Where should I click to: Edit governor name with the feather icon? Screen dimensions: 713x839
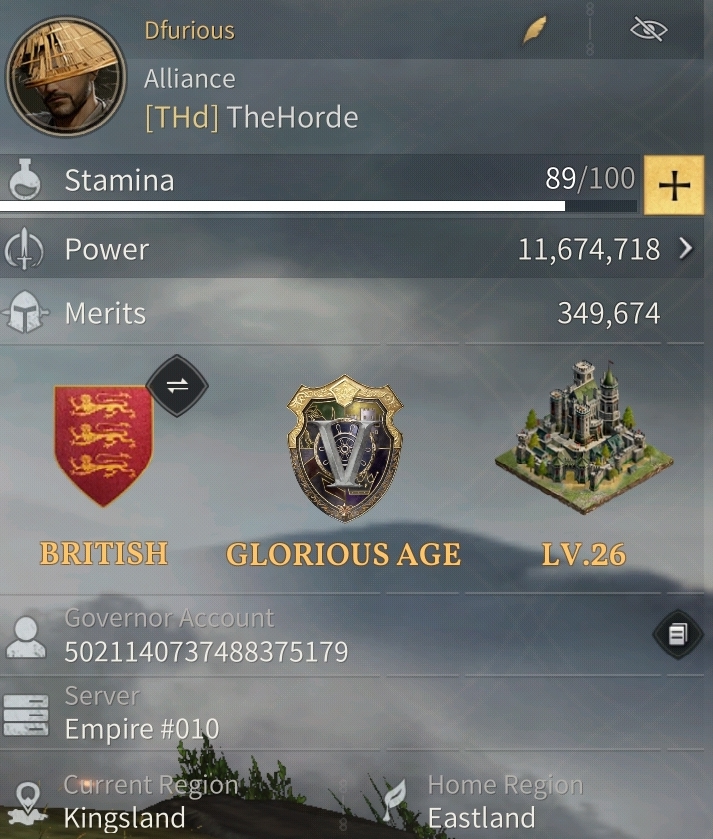point(536,31)
